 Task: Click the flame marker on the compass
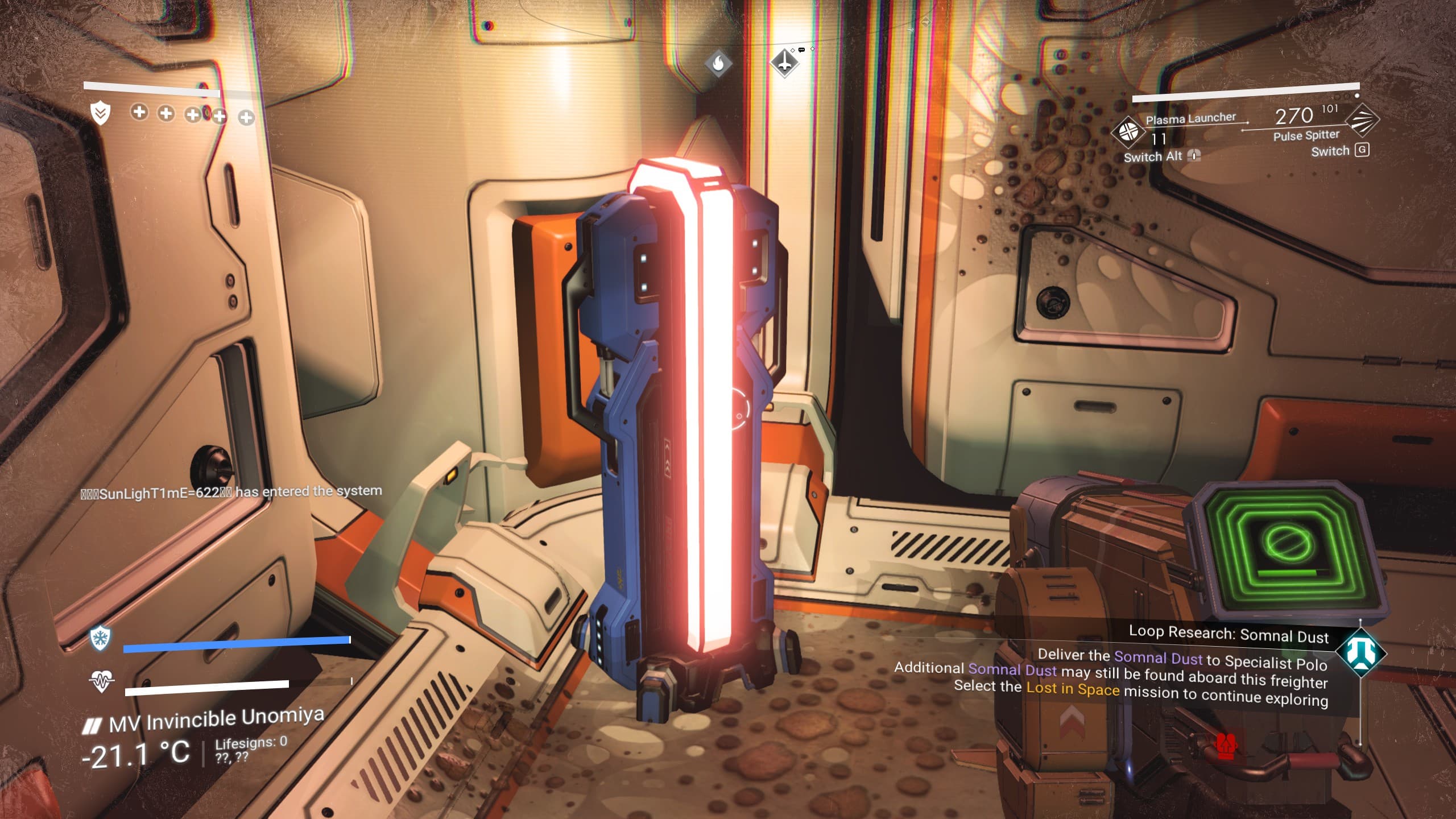718,63
